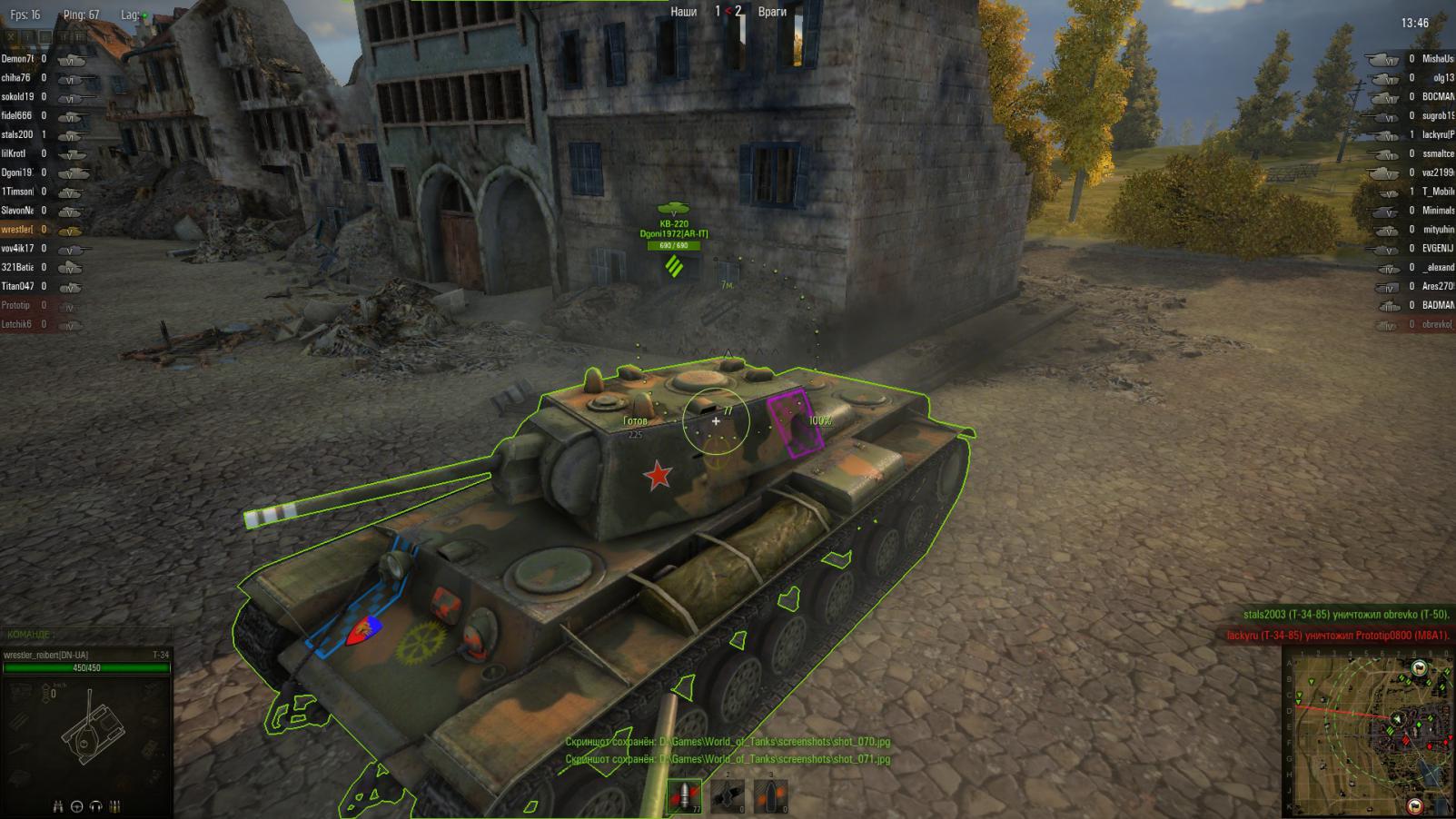Select the third shell slot with 0 rounds
This screenshot has width=1456, height=819.
770,796
